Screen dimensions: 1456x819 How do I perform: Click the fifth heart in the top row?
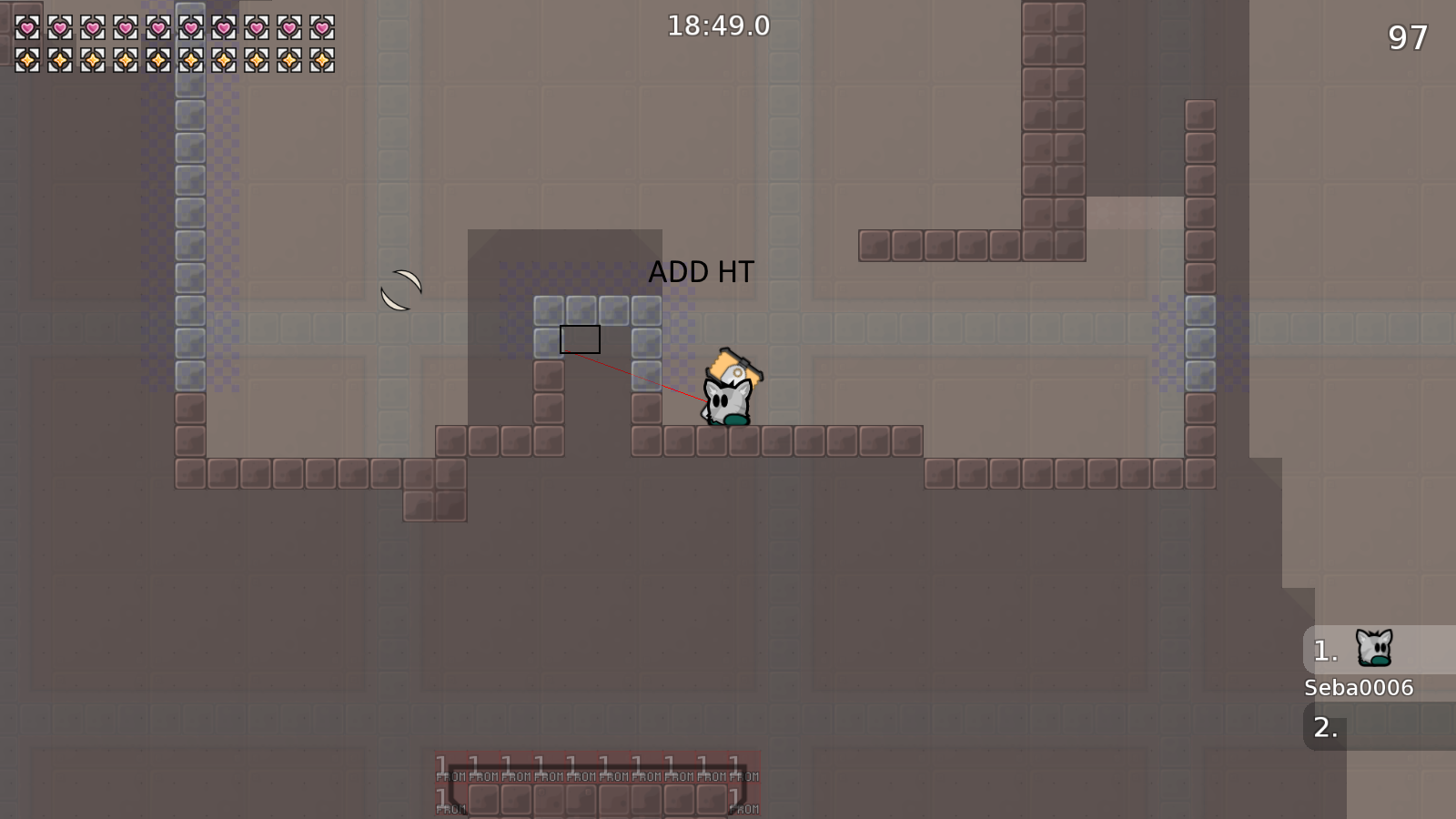tap(159, 27)
